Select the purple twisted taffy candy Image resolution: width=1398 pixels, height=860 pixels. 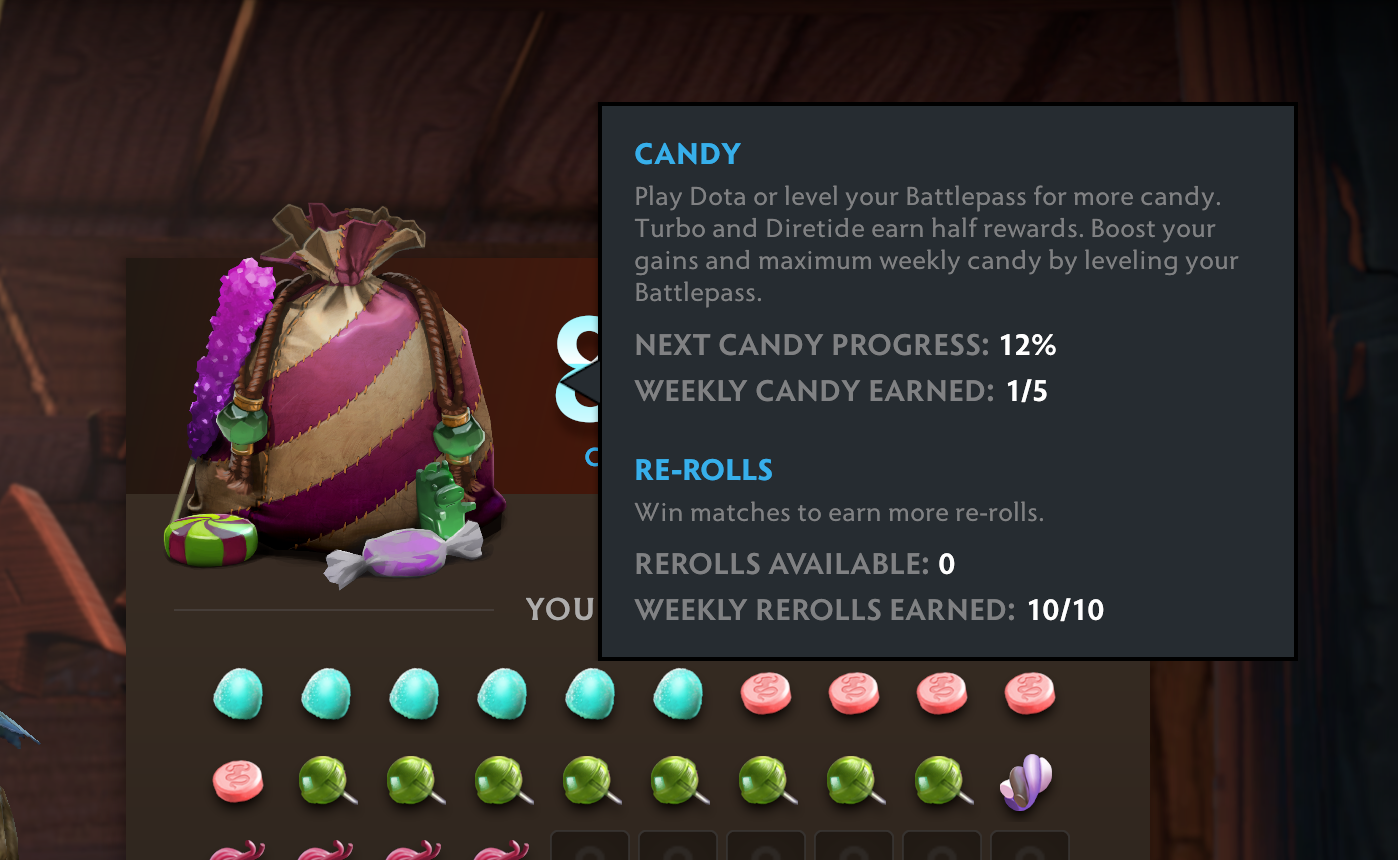(x=1028, y=781)
